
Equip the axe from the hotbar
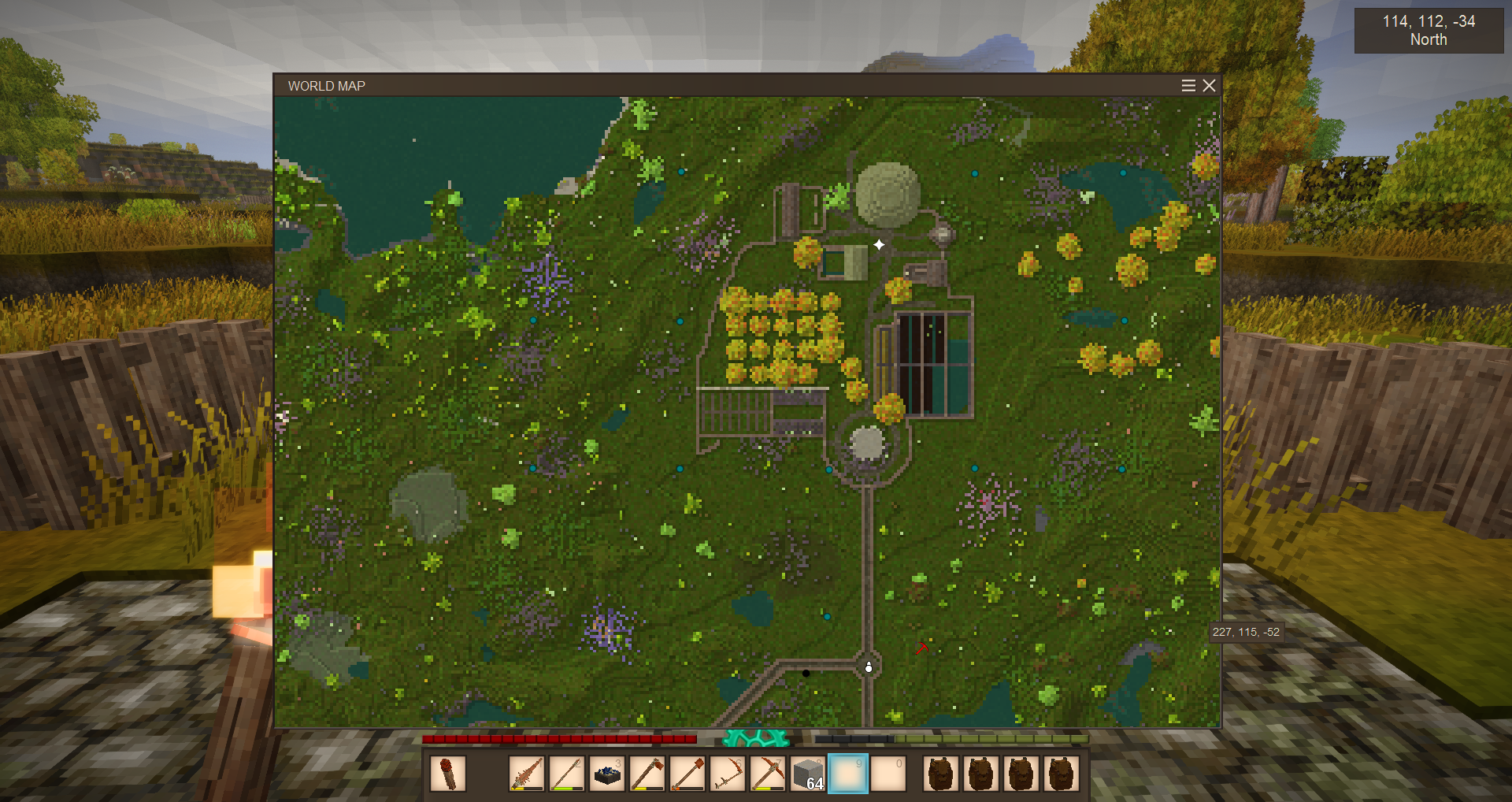647,774
